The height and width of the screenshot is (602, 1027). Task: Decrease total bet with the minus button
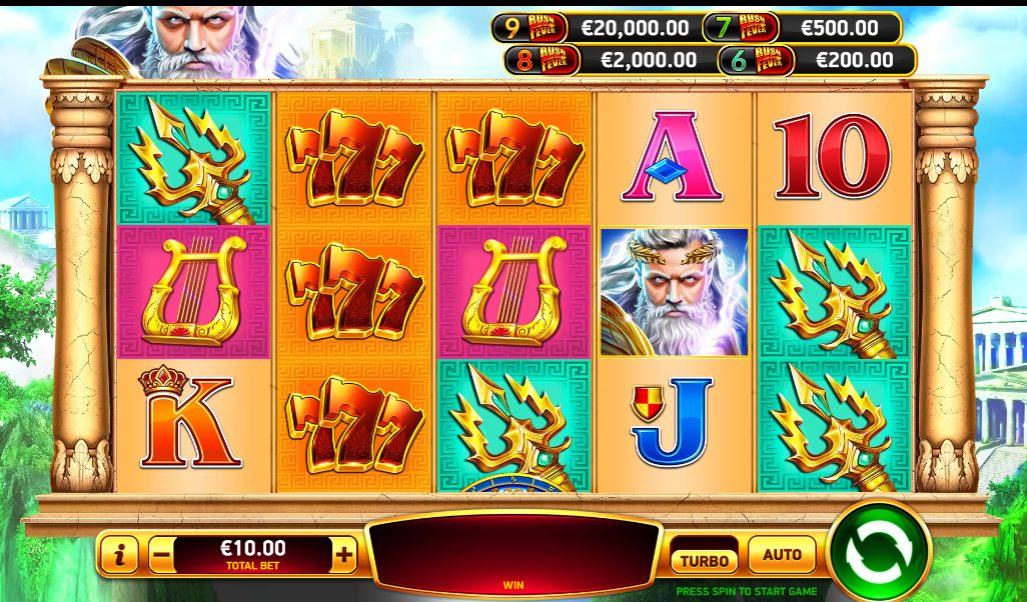coord(160,555)
